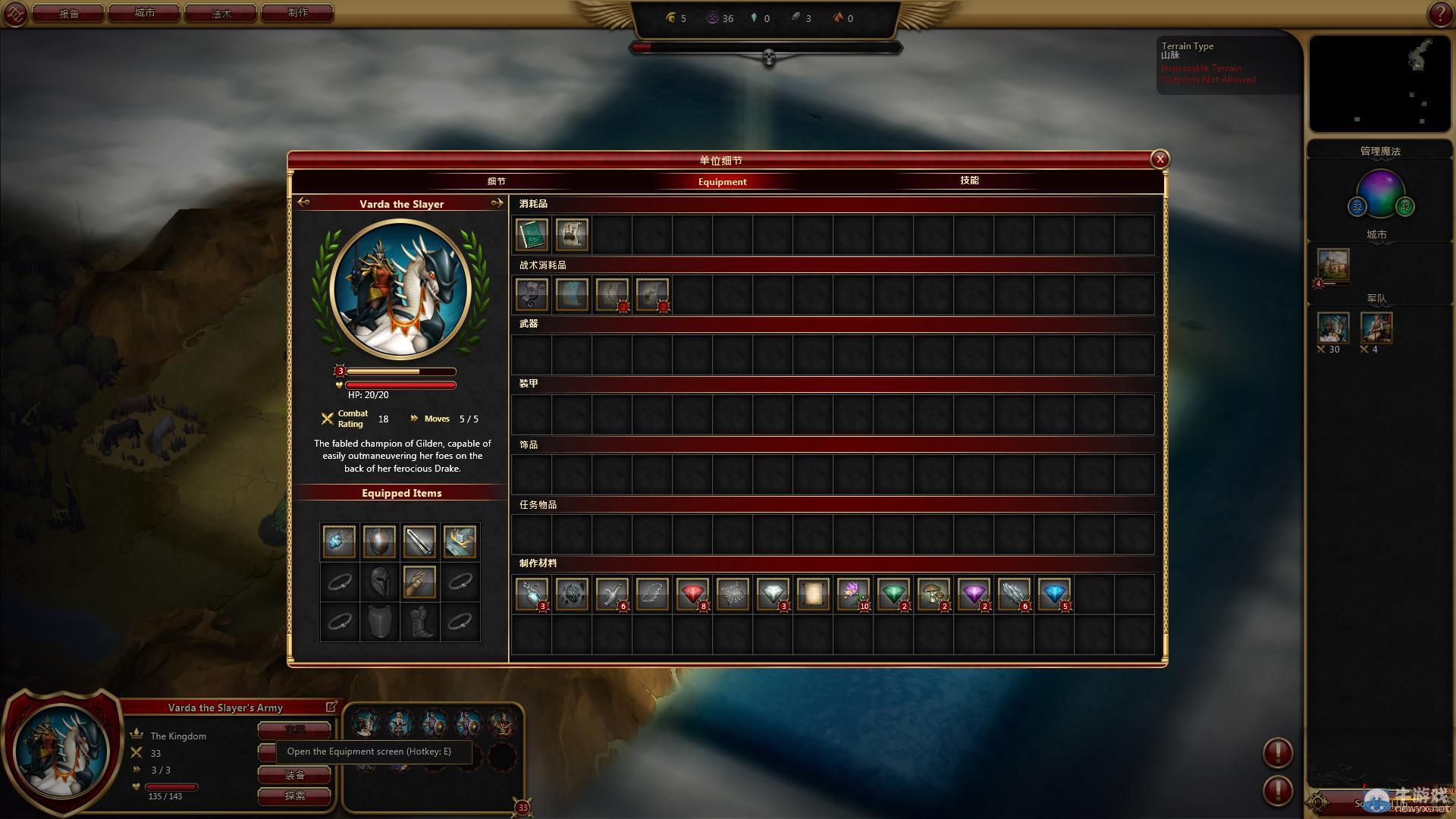
Task: Select the equipped gauntlet slot
Action: pyautogui.click(x=419, y=582)
